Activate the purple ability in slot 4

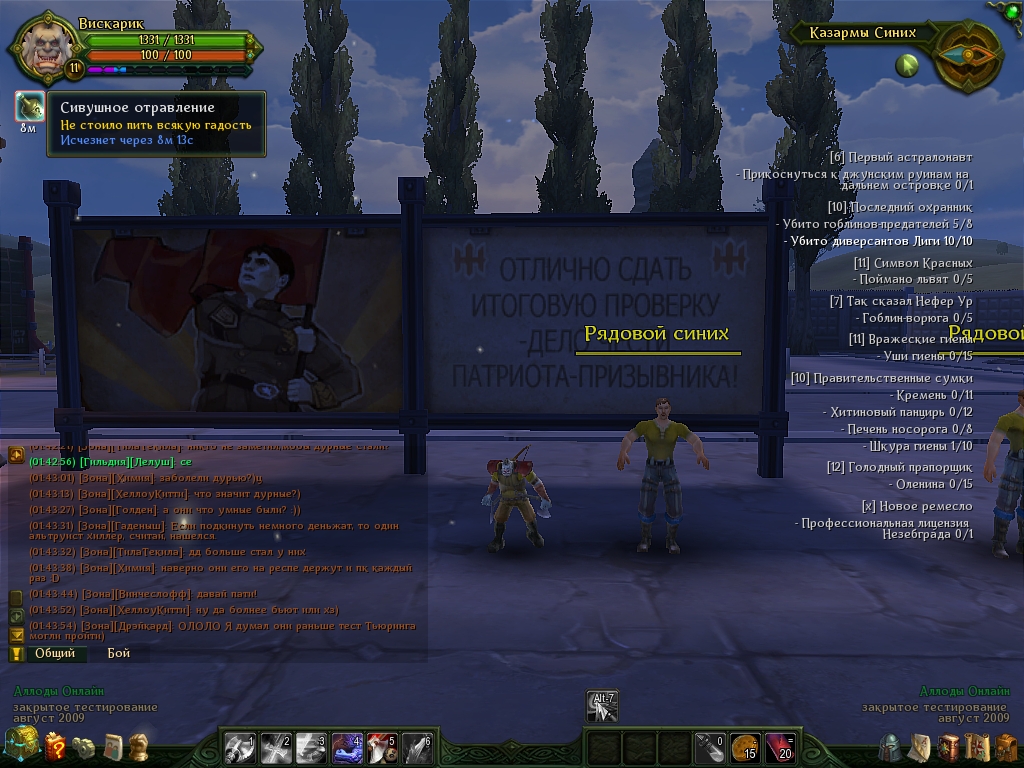coord(346,747)
